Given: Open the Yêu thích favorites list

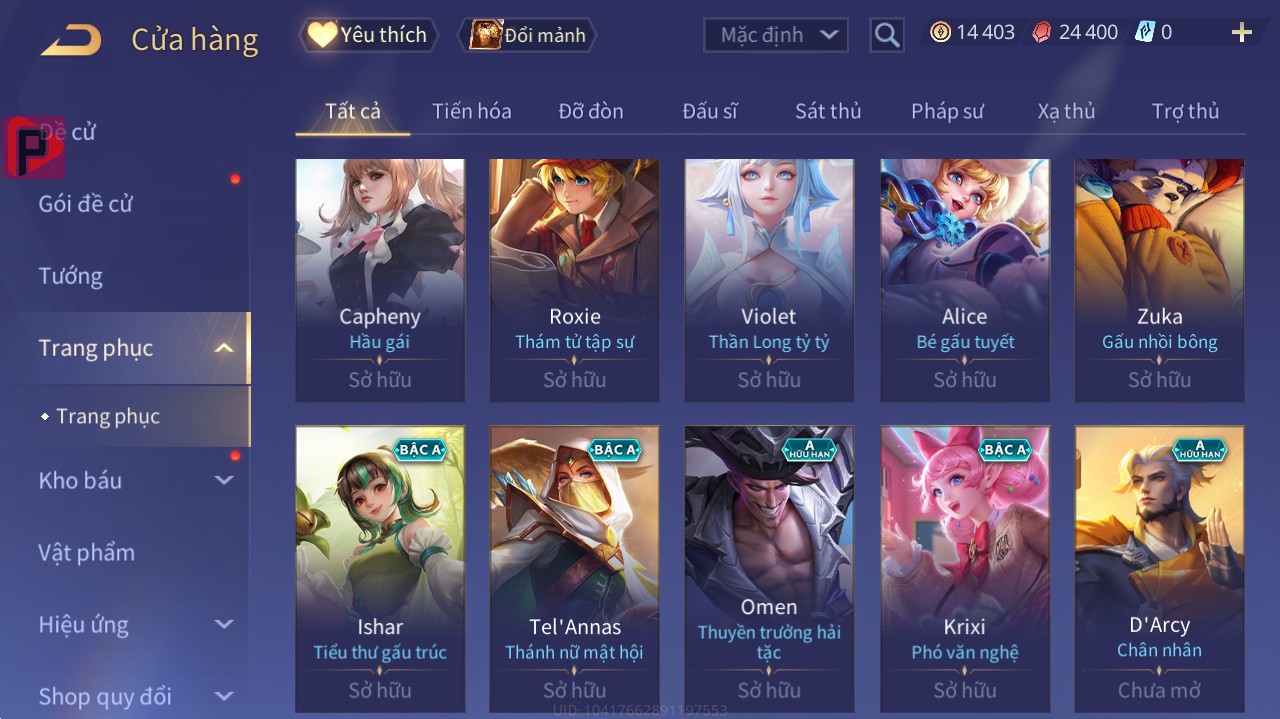Looking at the screenshot, I should click(369, 35).
